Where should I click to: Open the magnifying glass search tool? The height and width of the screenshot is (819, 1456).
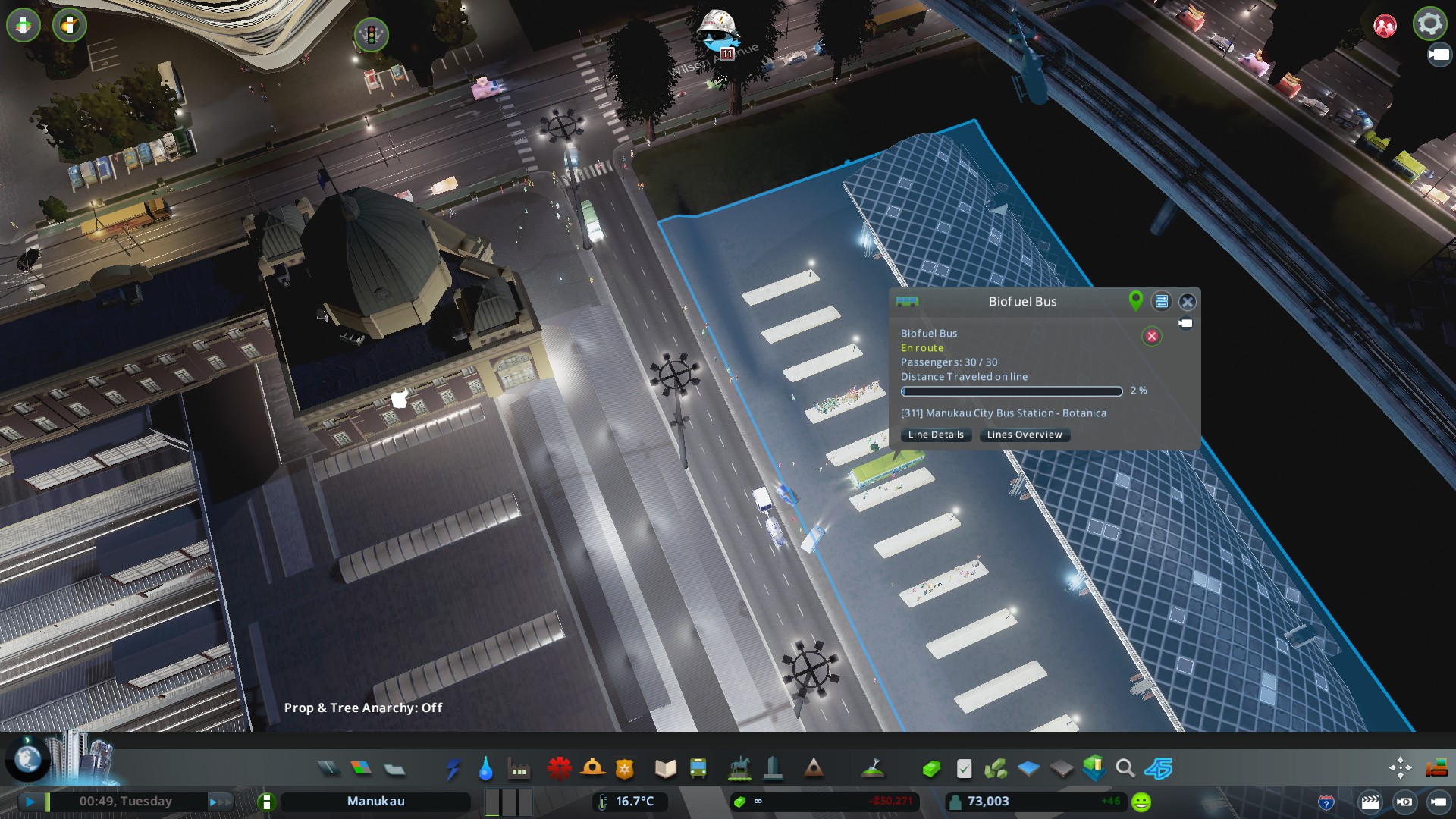[x=1125, y=769]
